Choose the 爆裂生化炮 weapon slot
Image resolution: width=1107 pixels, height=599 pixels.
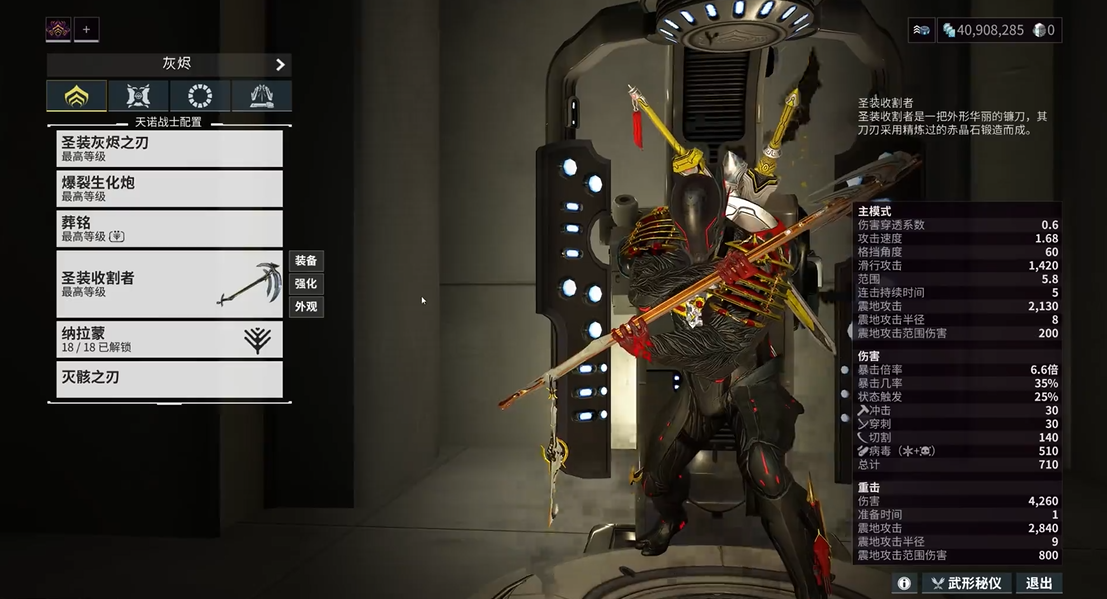[x=169, y=188]
